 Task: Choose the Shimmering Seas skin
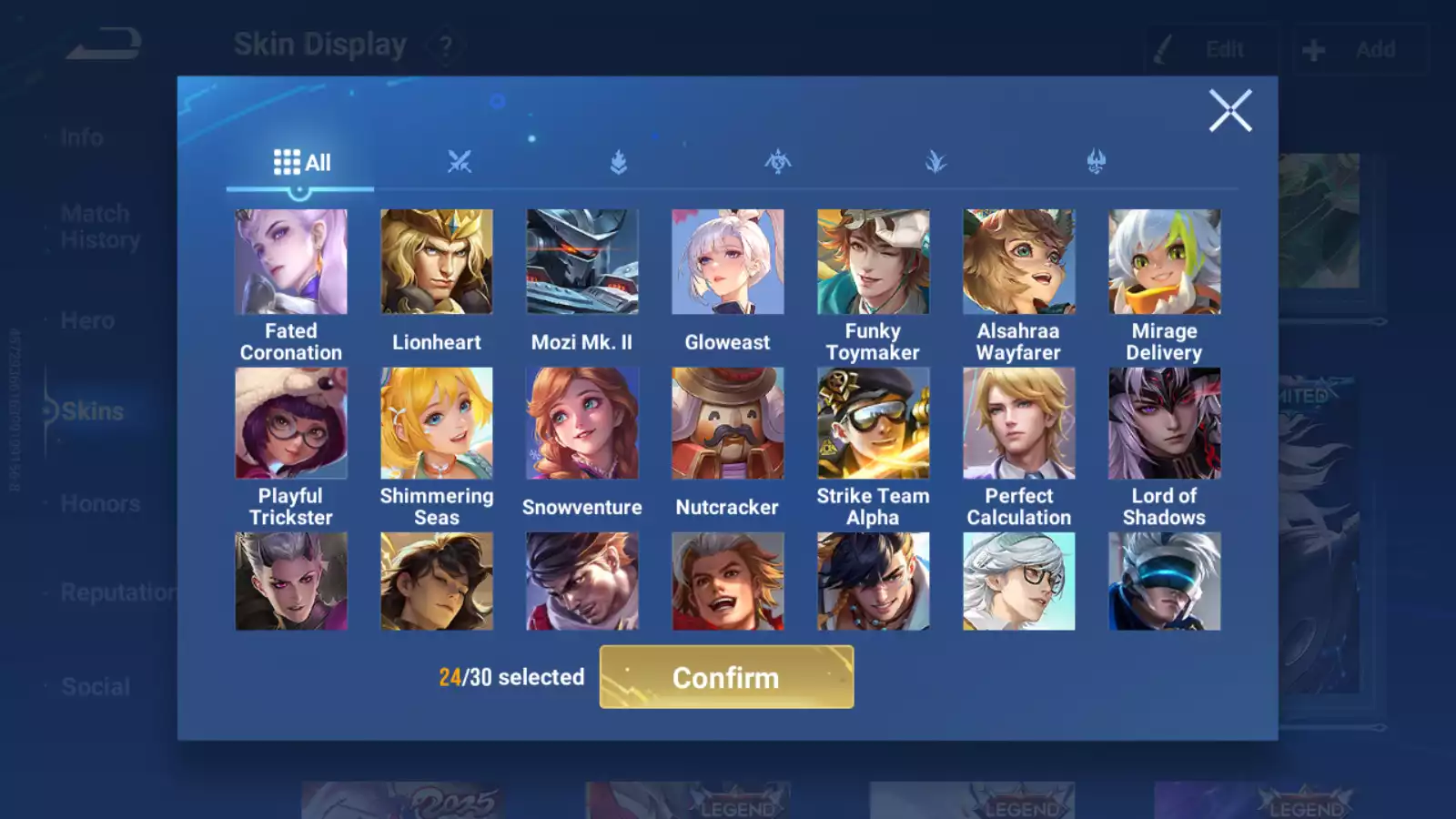tap(437, 423)
